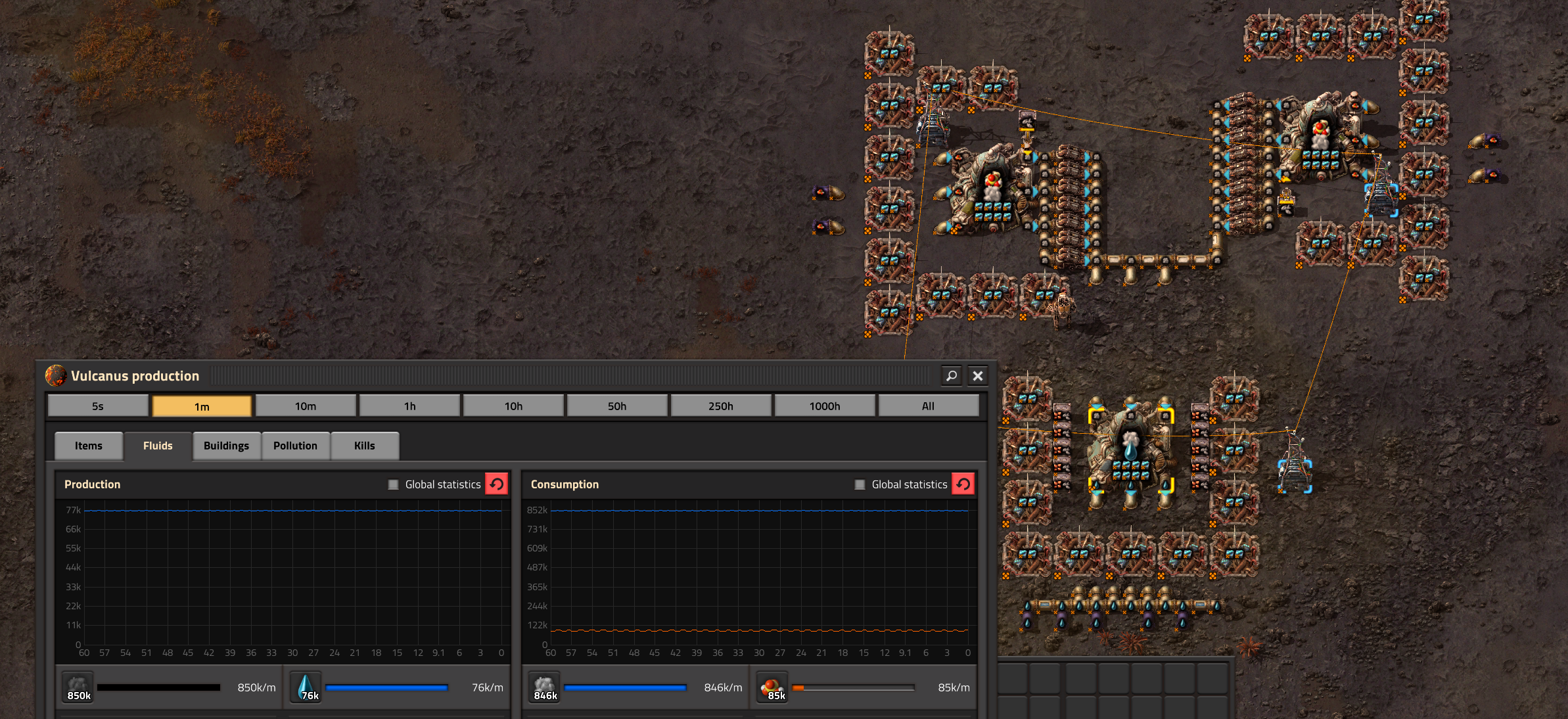Switch to the Items tab

[89, 446]
